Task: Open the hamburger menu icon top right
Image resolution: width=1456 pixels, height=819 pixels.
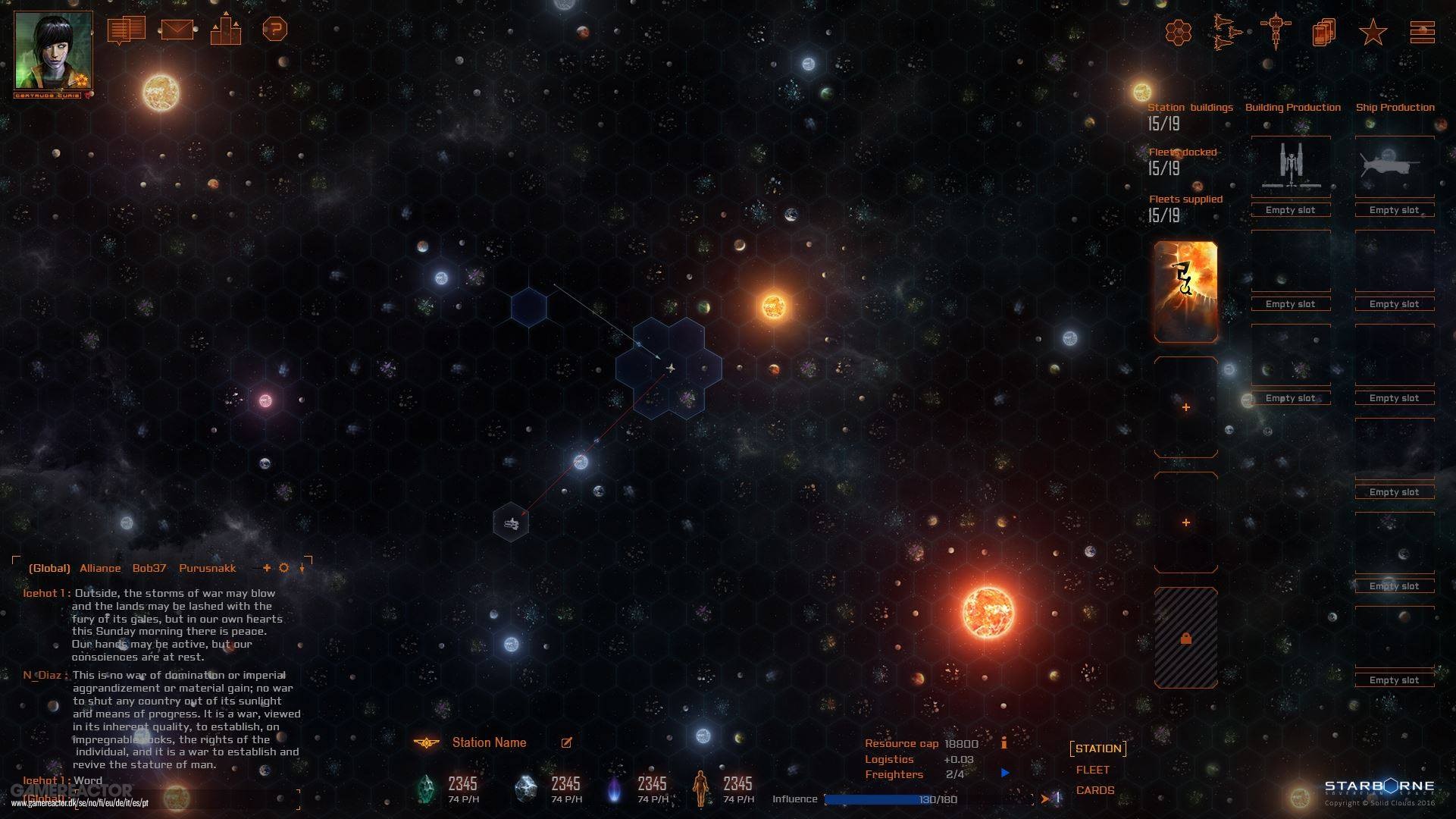Action: [x=1423, y=32]
